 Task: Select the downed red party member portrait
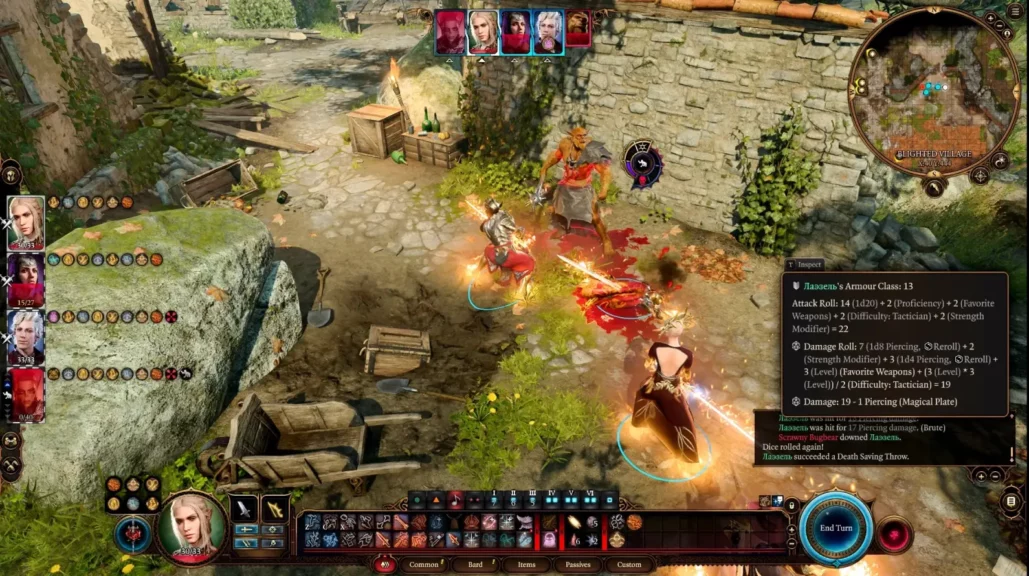27,394
